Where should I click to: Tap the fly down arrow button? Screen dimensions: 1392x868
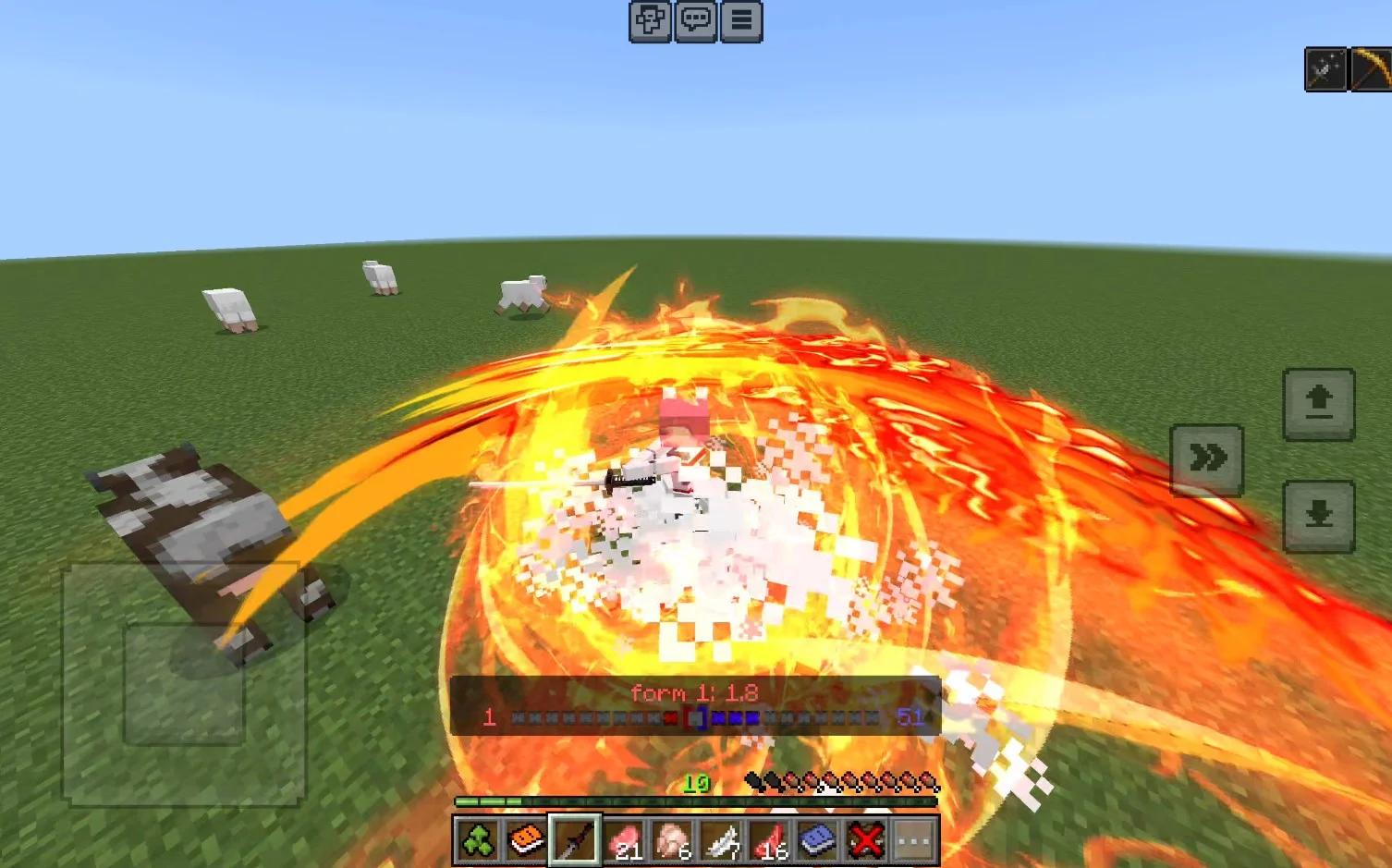click(x=1318, y=516)
